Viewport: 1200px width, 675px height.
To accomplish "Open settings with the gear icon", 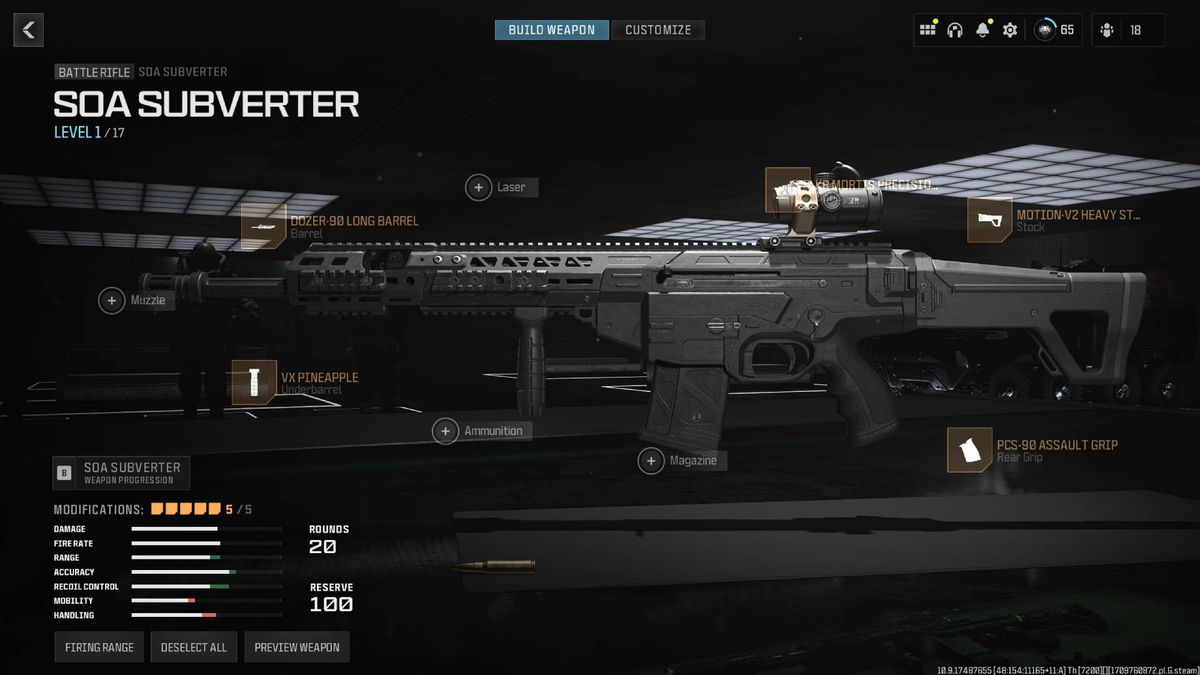I will pyautogui.click(x=1010, y=30).
